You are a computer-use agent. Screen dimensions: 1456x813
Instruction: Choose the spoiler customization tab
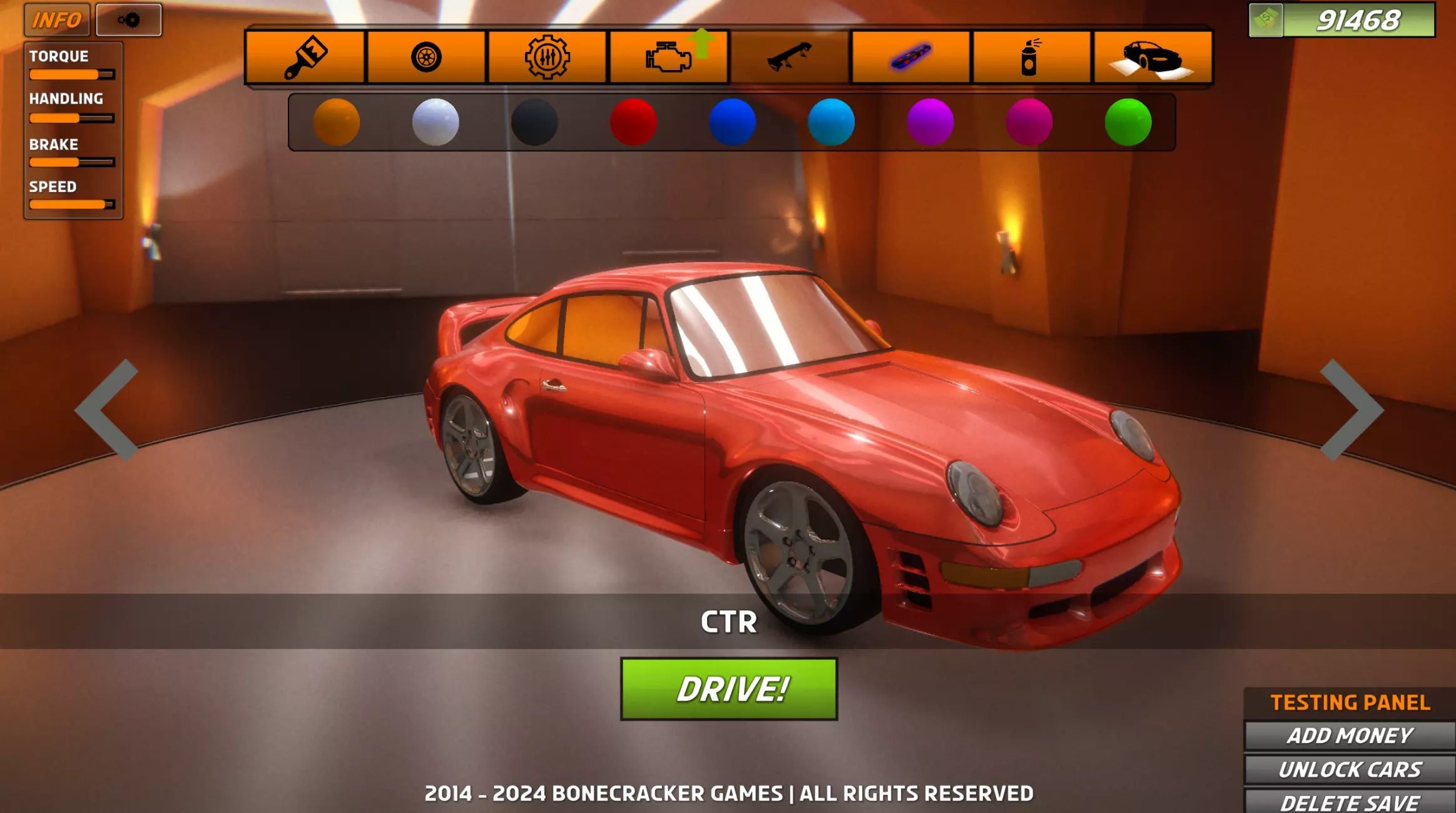(790, 57)
